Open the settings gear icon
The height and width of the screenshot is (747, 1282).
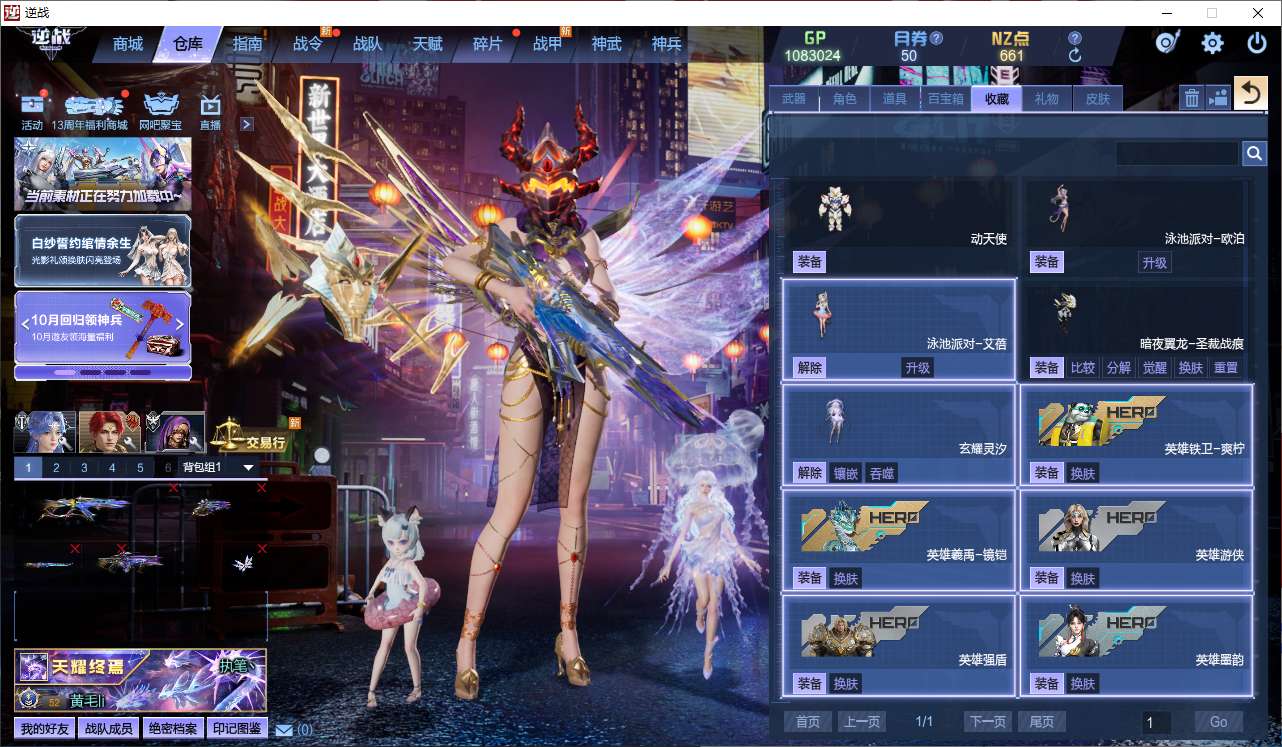pos(1212,43)
